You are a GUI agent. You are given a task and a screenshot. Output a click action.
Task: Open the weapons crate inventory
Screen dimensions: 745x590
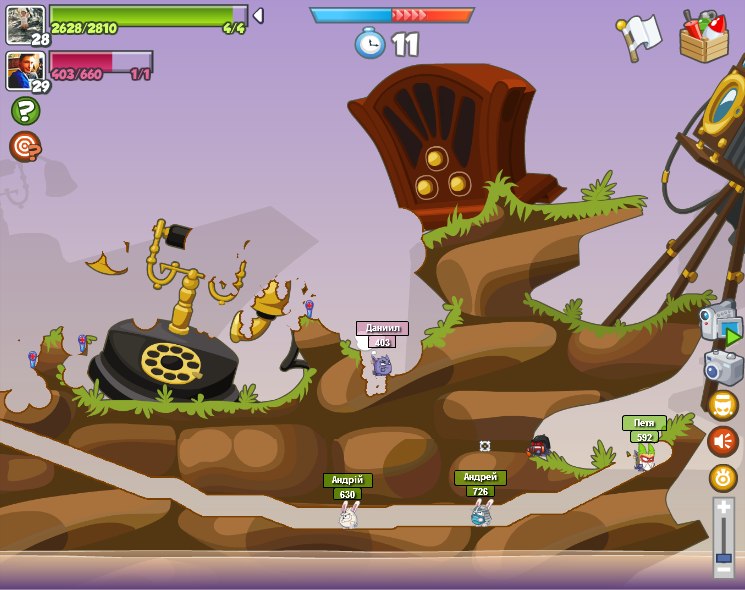(x=704, y=37)
